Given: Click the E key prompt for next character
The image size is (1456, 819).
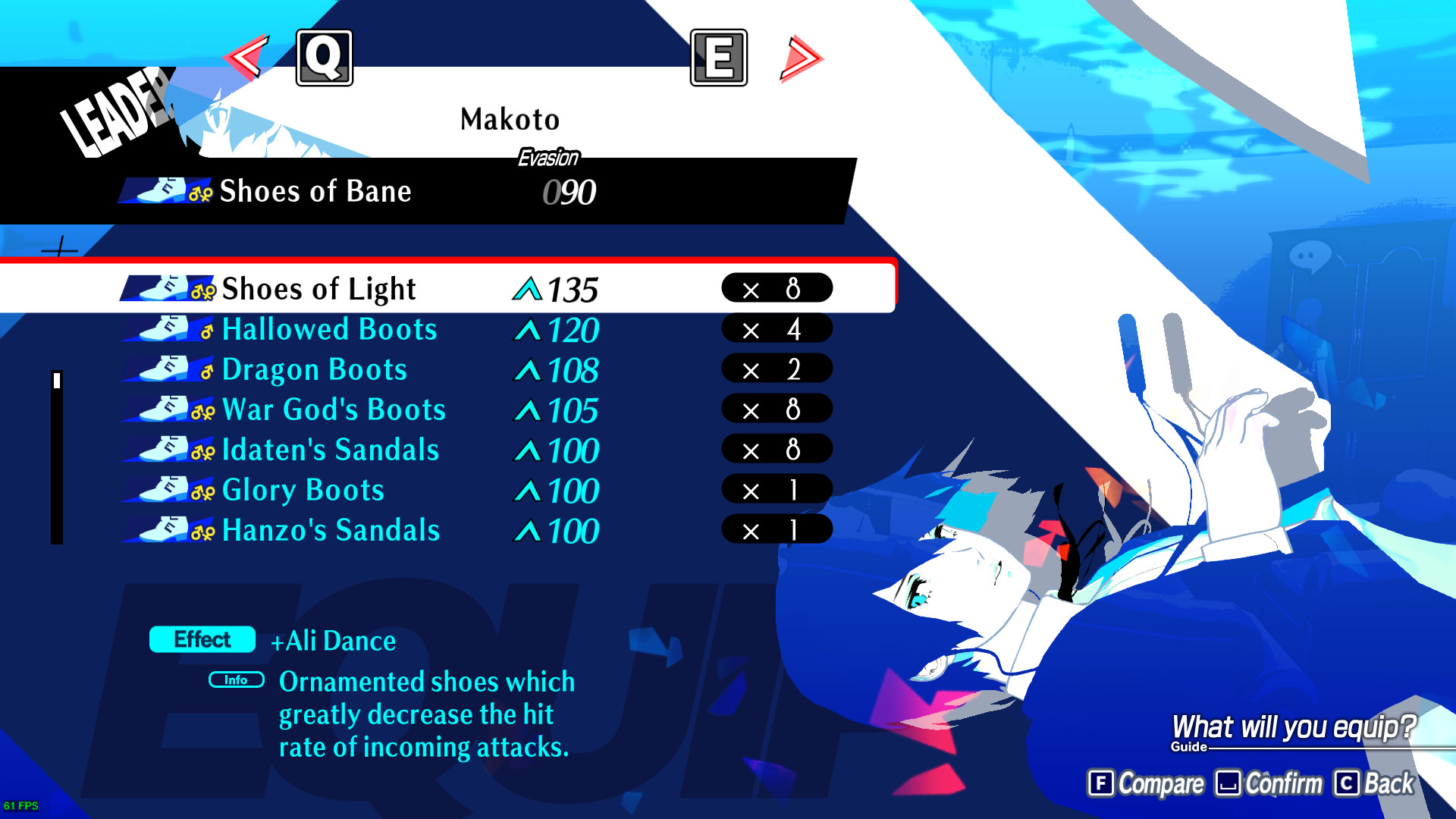Looking at the screenshot, I should pos(717,58).
